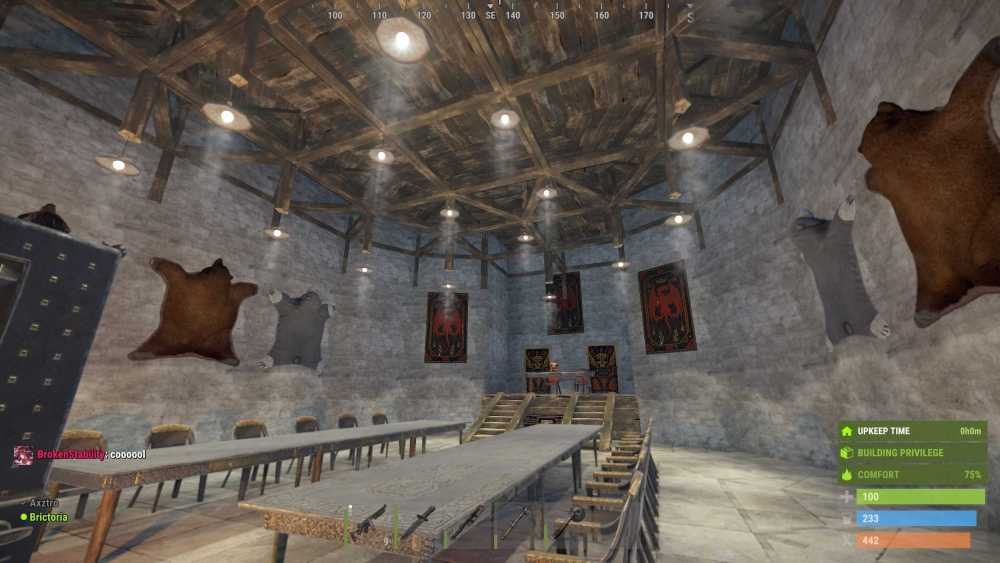Select teammate Axztro in the team list
Screen dimensions: 1000x563
click(46, 503)
